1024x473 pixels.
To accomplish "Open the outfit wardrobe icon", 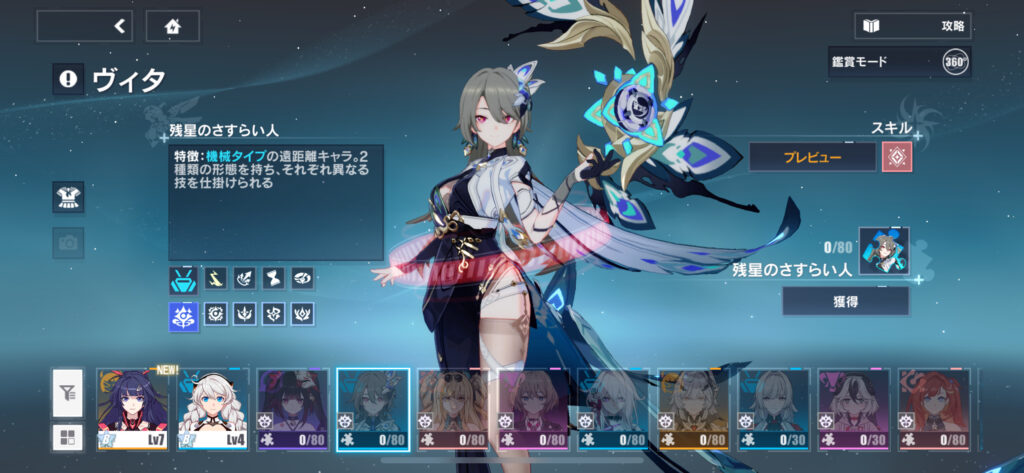I will [68, 197].
